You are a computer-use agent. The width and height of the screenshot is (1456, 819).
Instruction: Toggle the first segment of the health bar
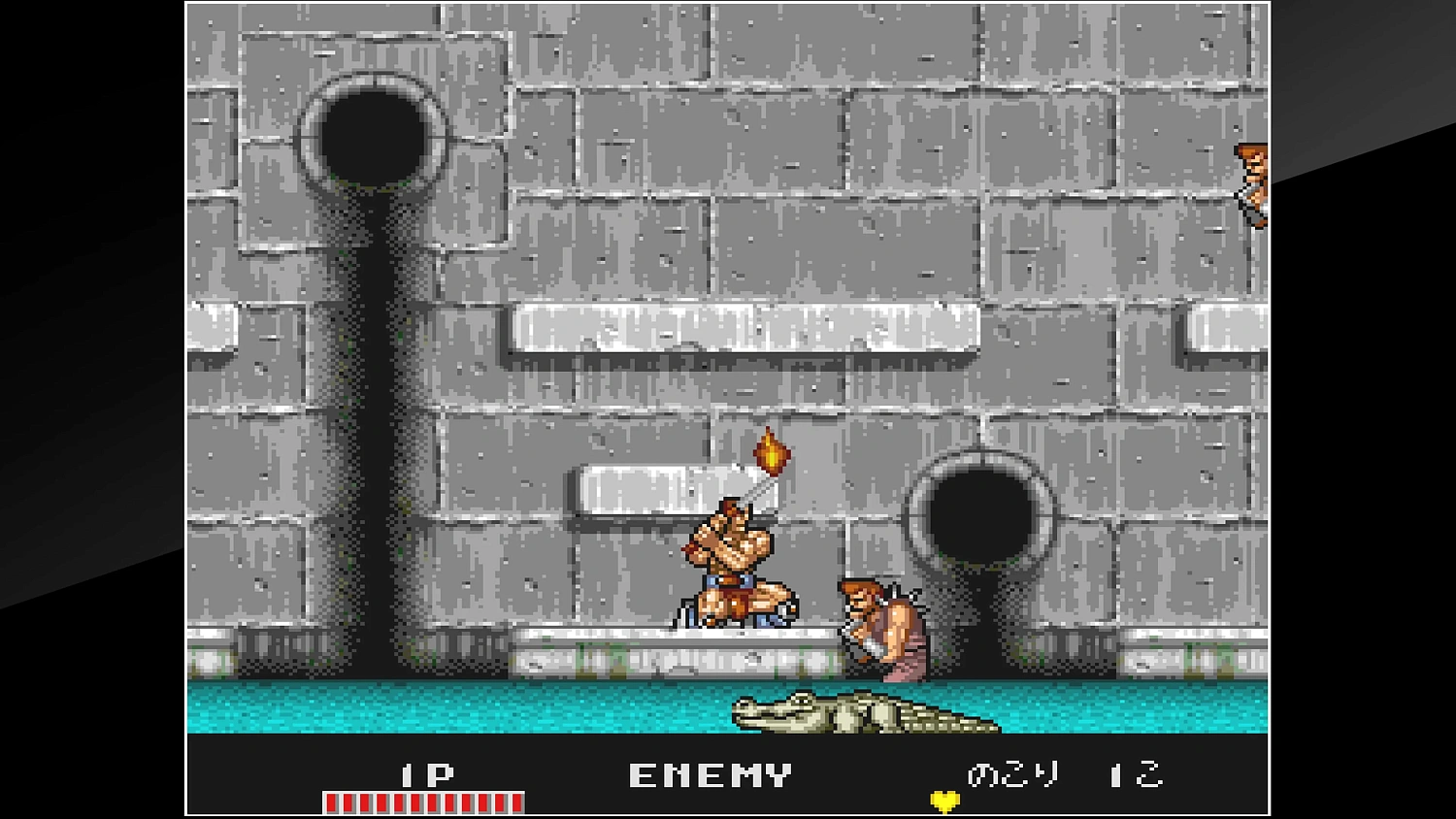tap(332, 800)
